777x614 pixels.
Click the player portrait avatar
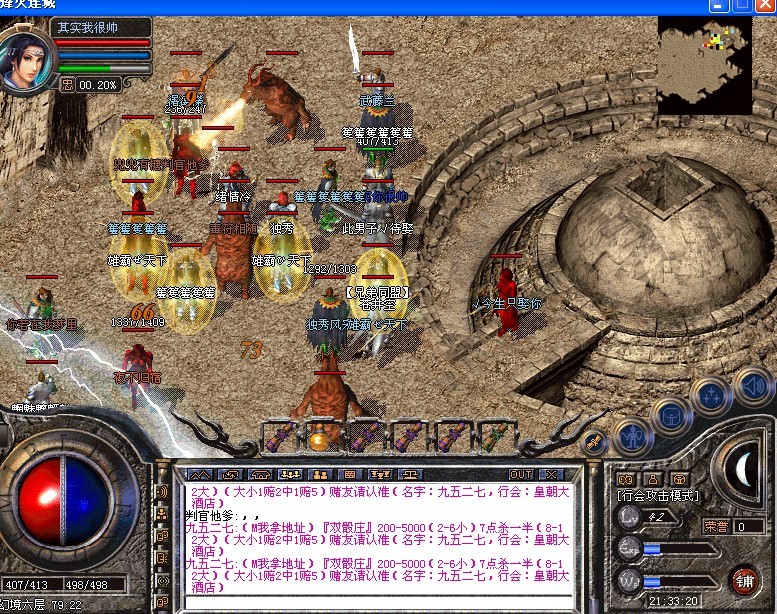(26, 61)
